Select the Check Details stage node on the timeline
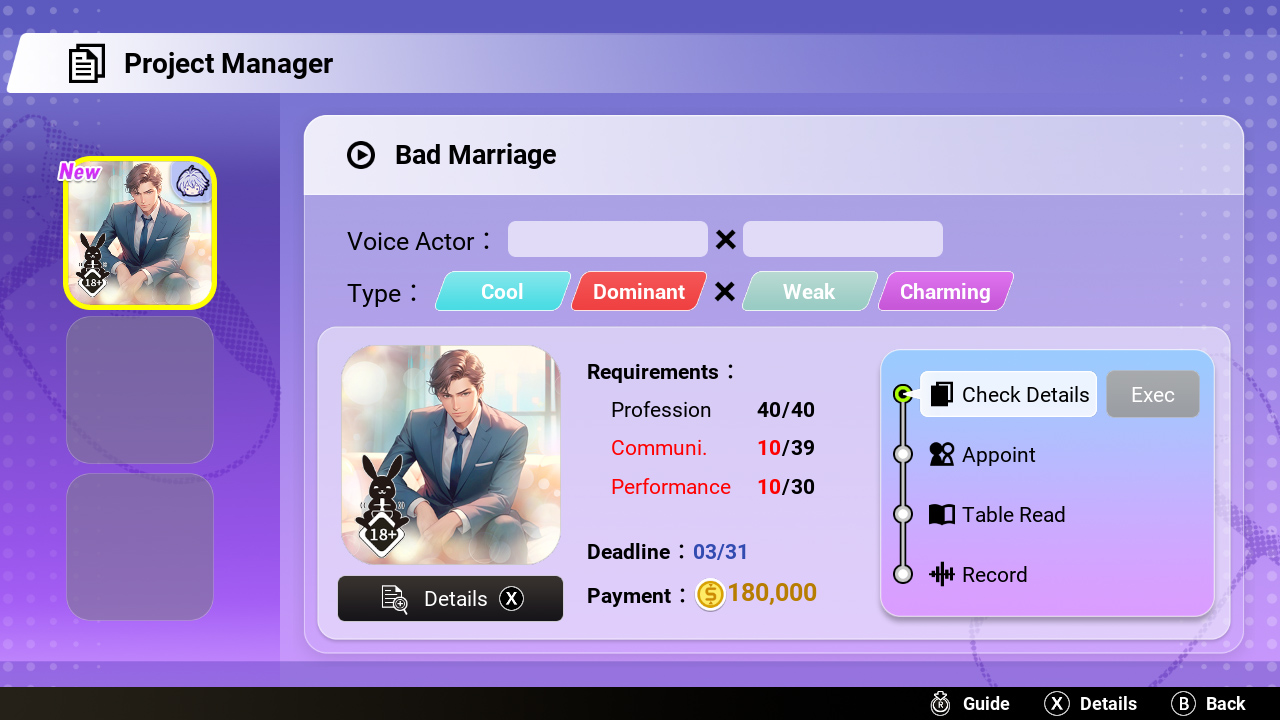1280x720 pixels. (902, 393)
